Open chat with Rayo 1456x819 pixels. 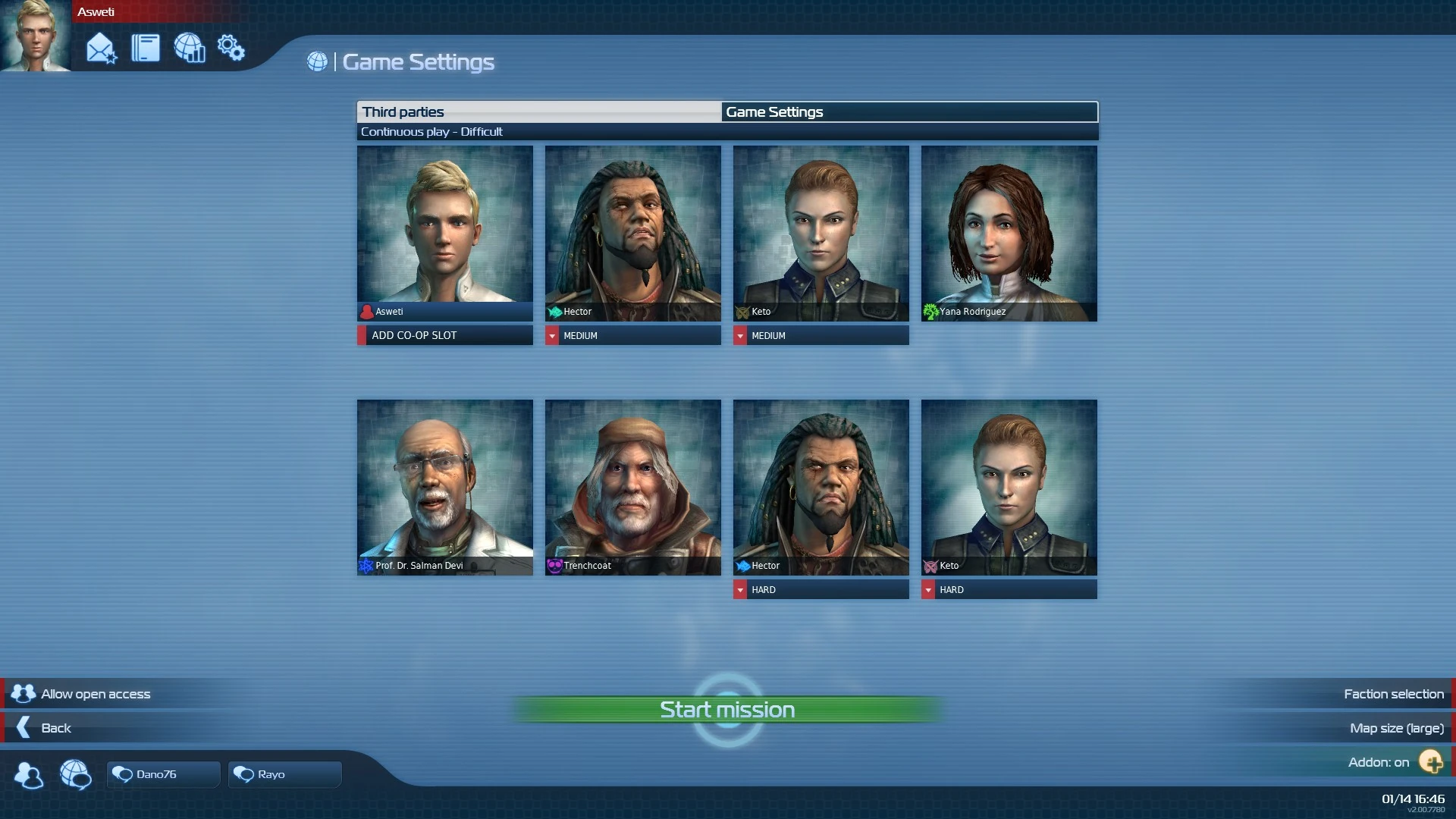tap(284, 774)
